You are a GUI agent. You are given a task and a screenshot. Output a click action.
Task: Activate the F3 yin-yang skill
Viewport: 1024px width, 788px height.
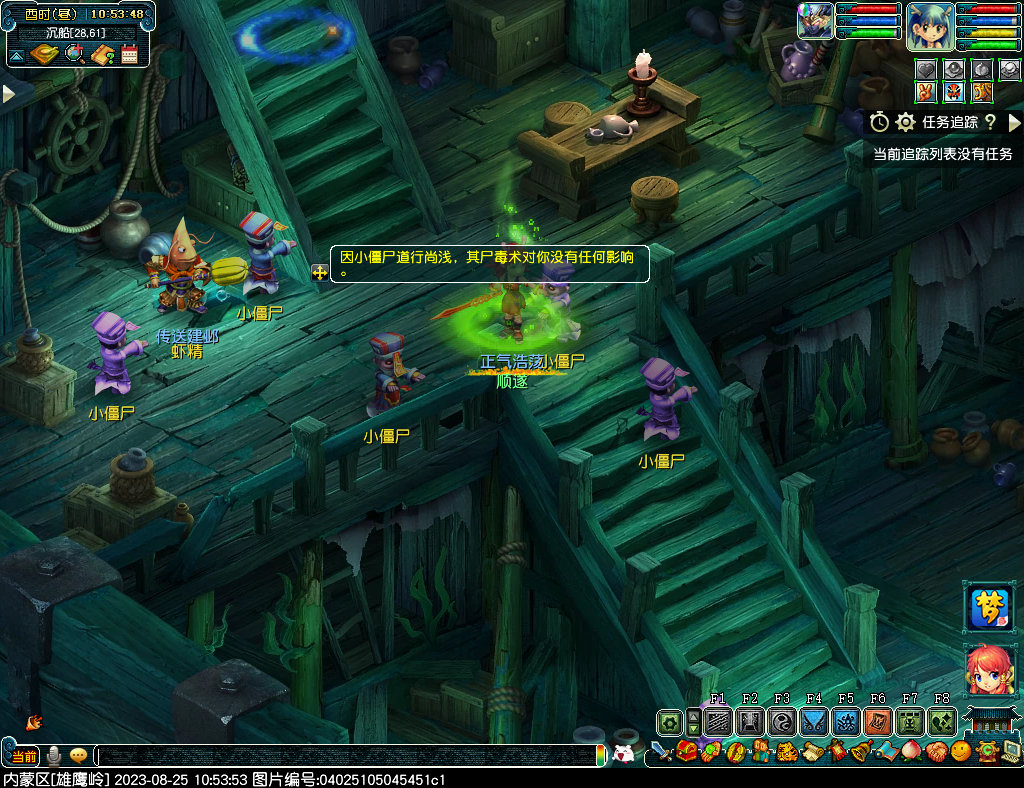[x=781, y=721]
